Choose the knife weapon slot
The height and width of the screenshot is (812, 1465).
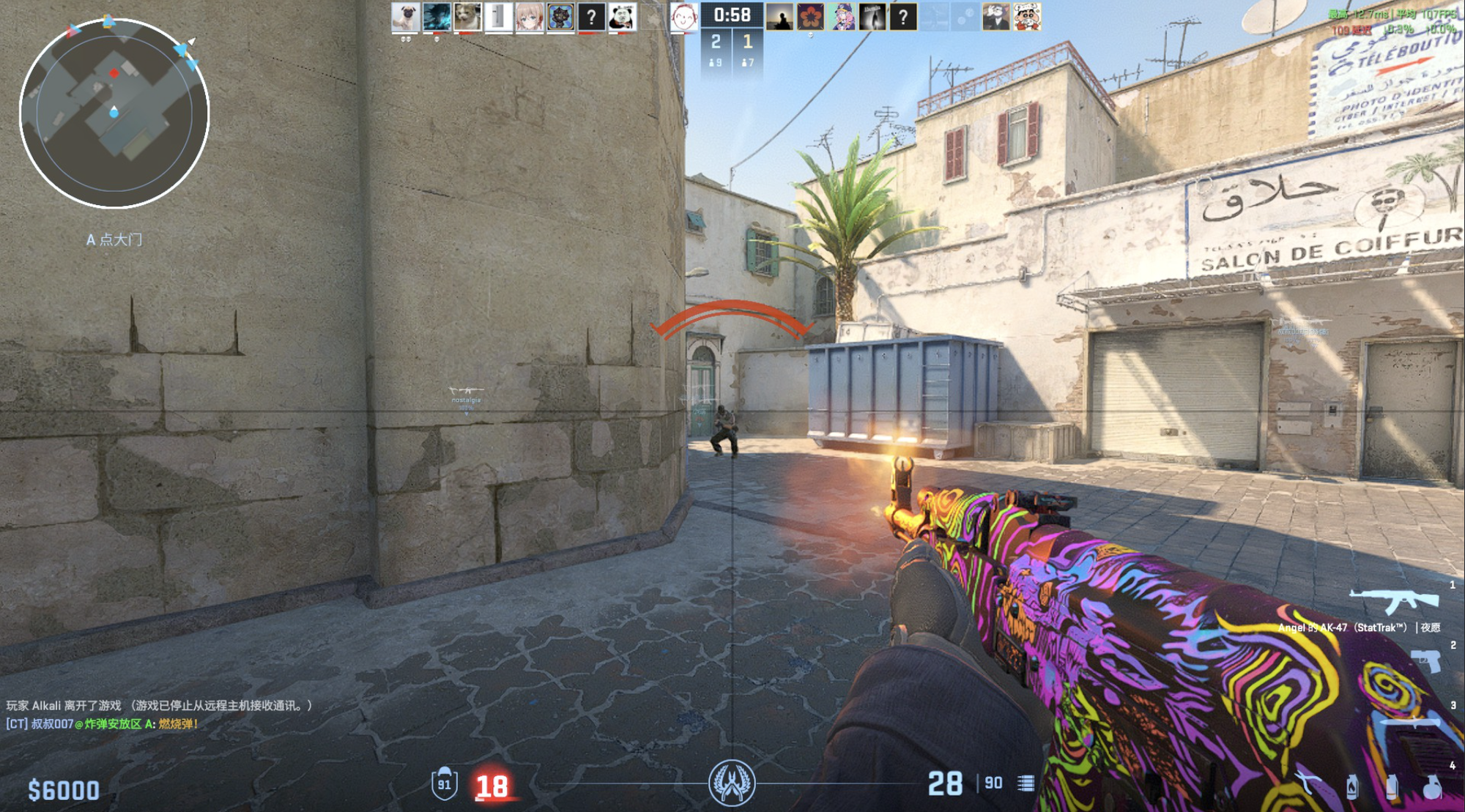click(x=1410, y=723)
